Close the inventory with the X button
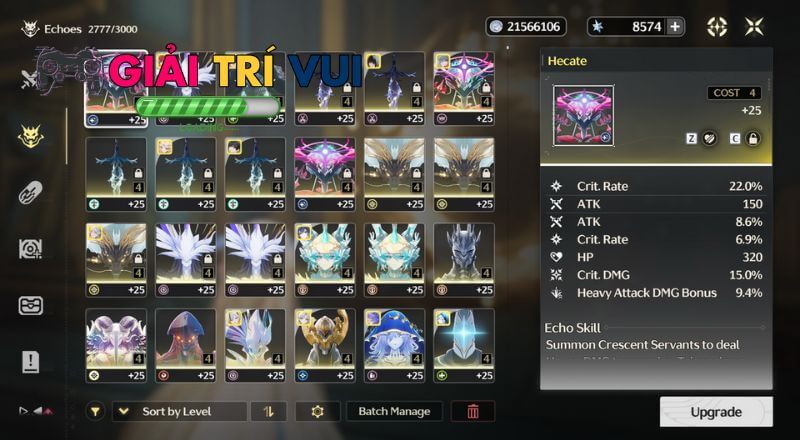The height and width of the screenshot is (440, 800). point(754,27)
